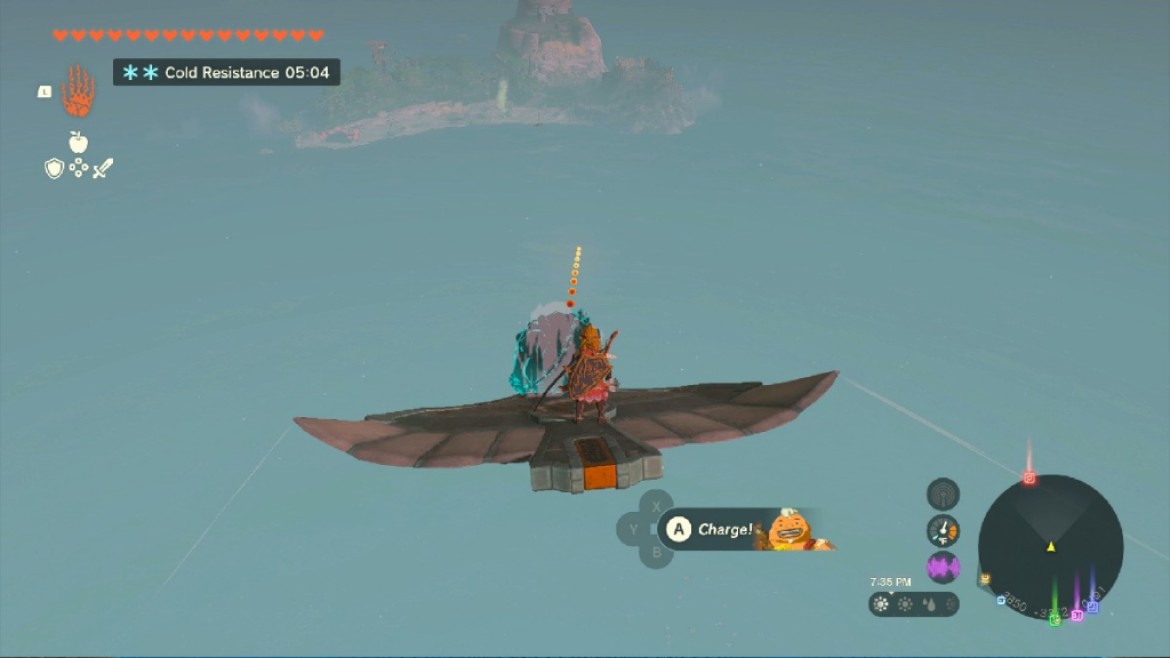Select the orange hand arm ability icon
1170x658 pixels.
click(x=78, y=92)
